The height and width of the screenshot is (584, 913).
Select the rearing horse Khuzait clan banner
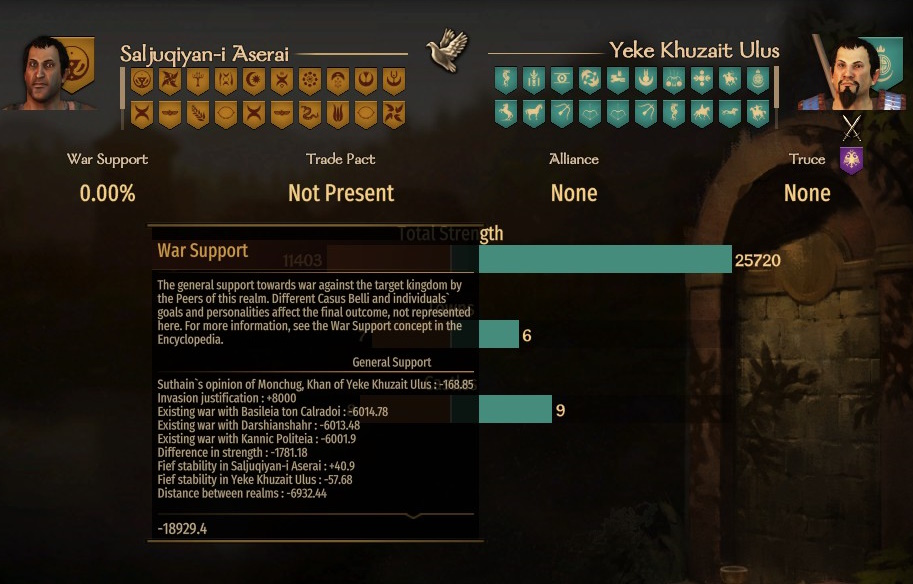(505, 113)
